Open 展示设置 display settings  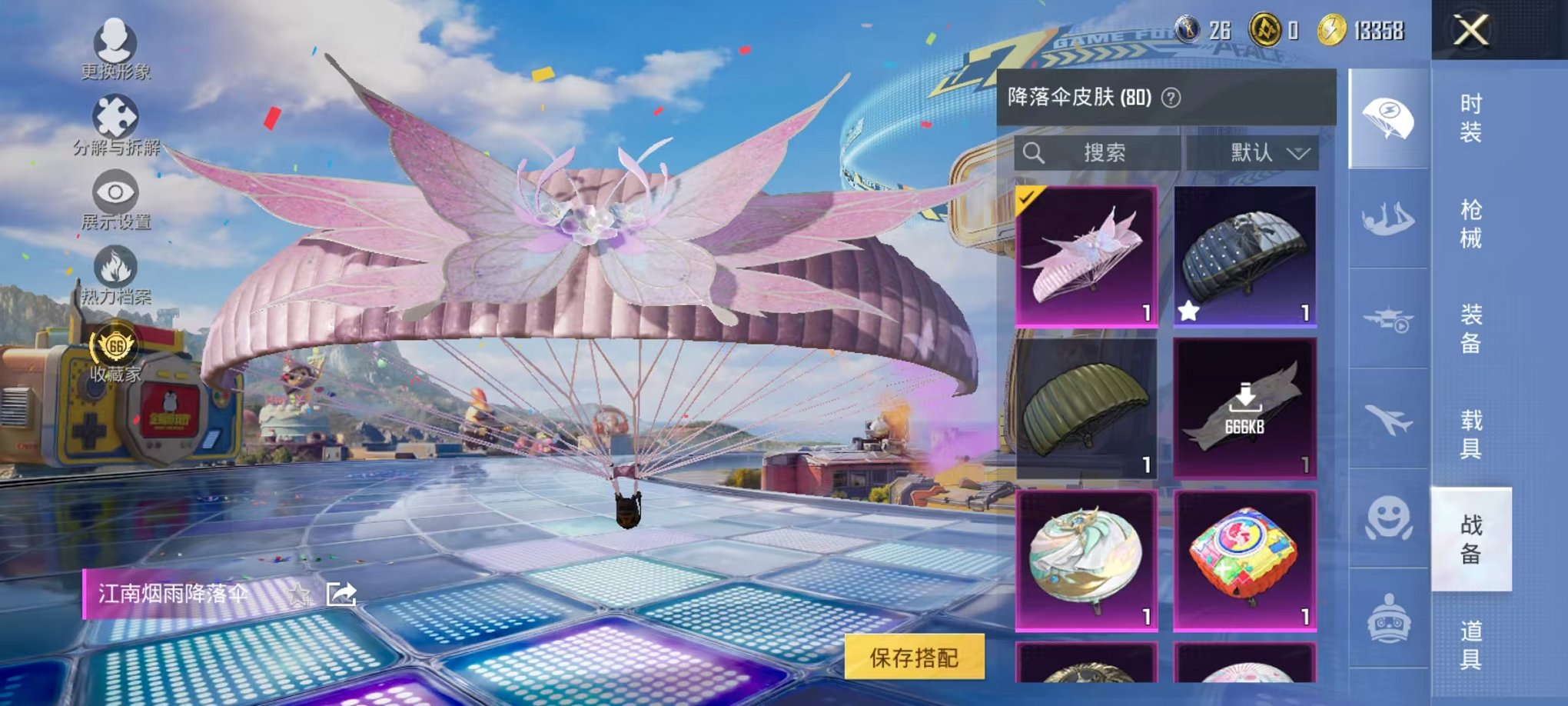pos(114,192)
